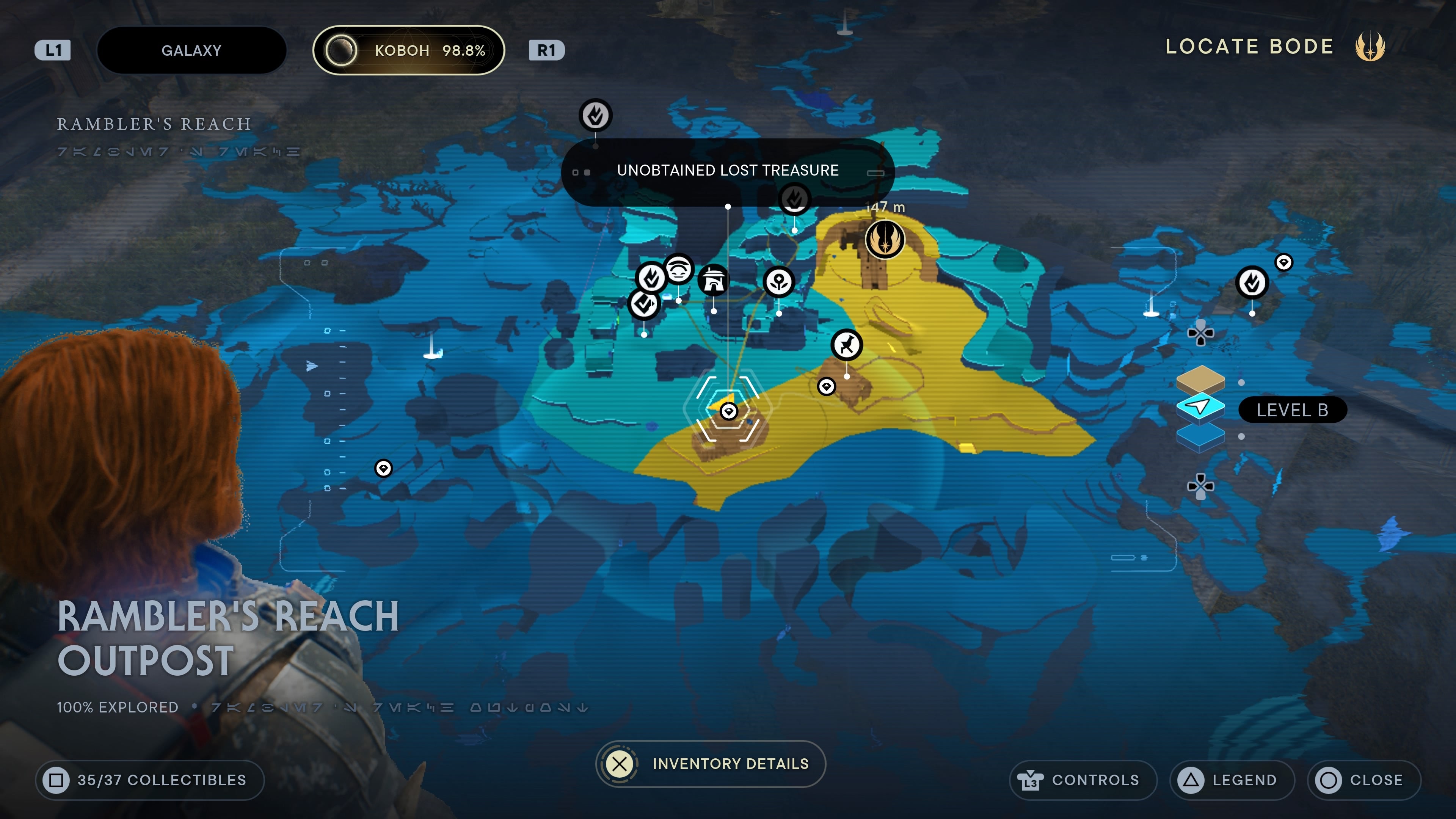Open the map Legend

click(1232, 780)
